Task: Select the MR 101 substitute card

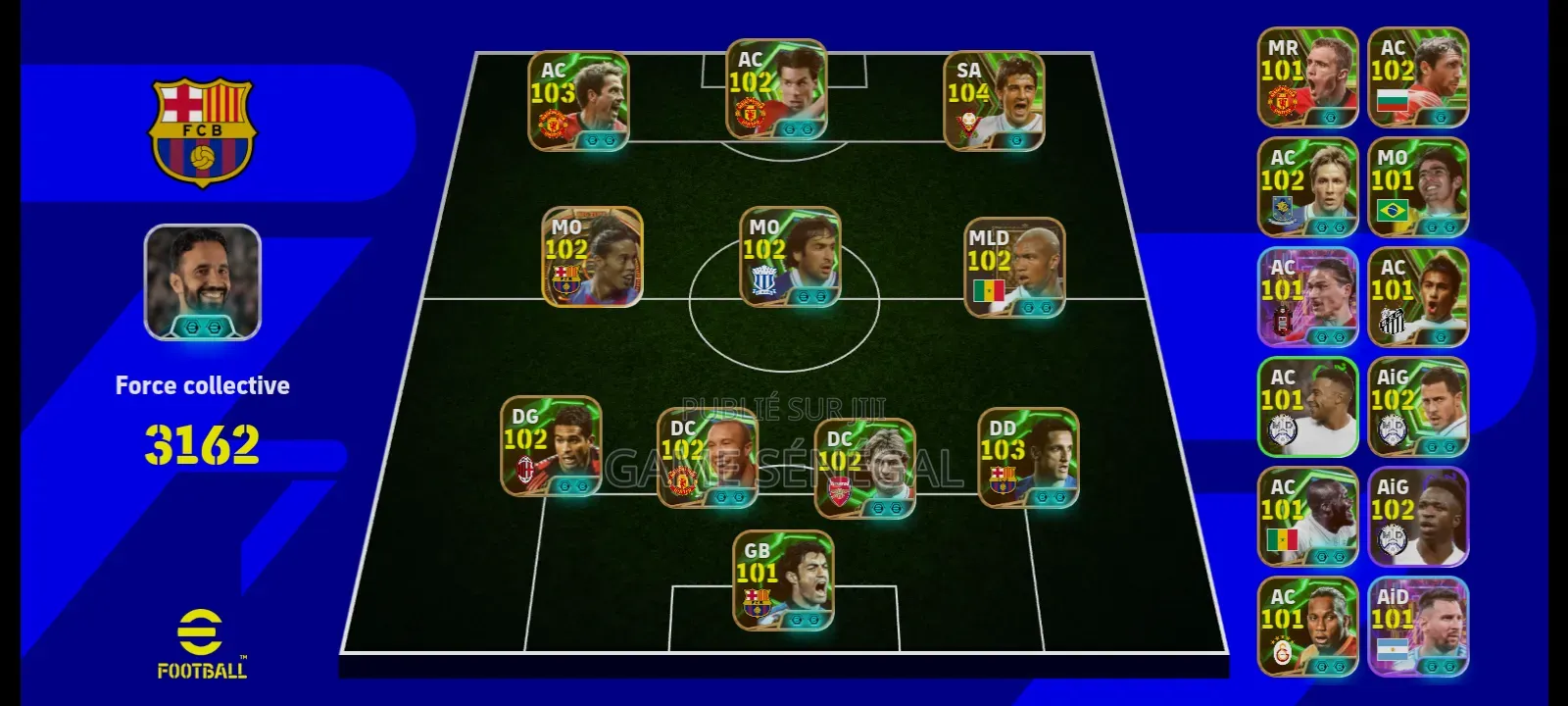Action: point(1307,77)
